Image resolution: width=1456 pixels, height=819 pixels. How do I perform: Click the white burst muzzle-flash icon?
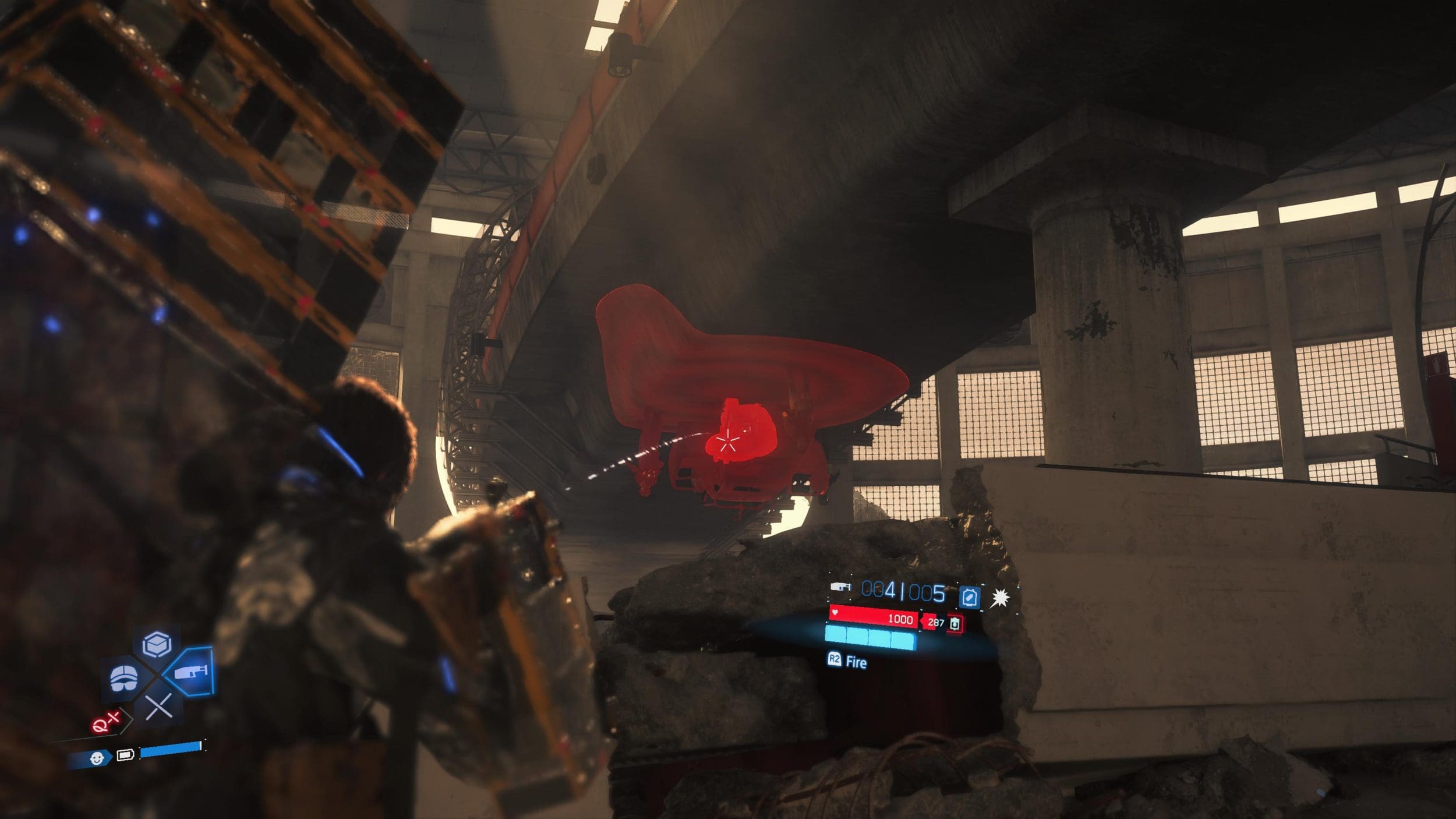coord(1000,598)
